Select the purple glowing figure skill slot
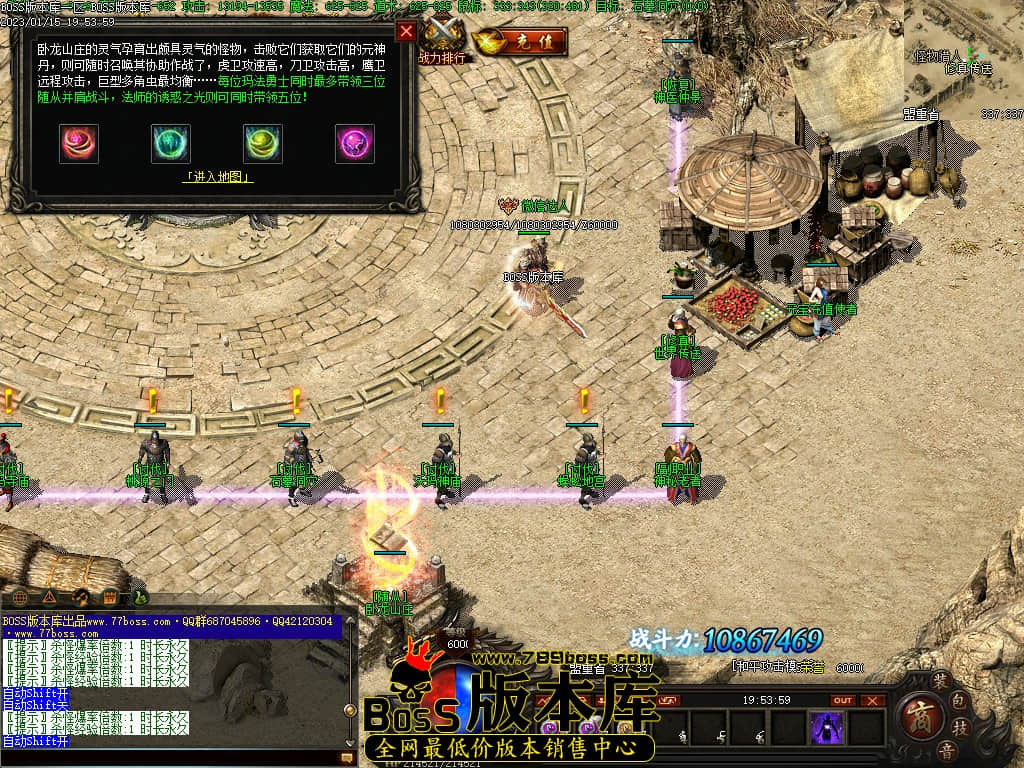Screen dimensions: 1024x768 click(x=827, y=727)
